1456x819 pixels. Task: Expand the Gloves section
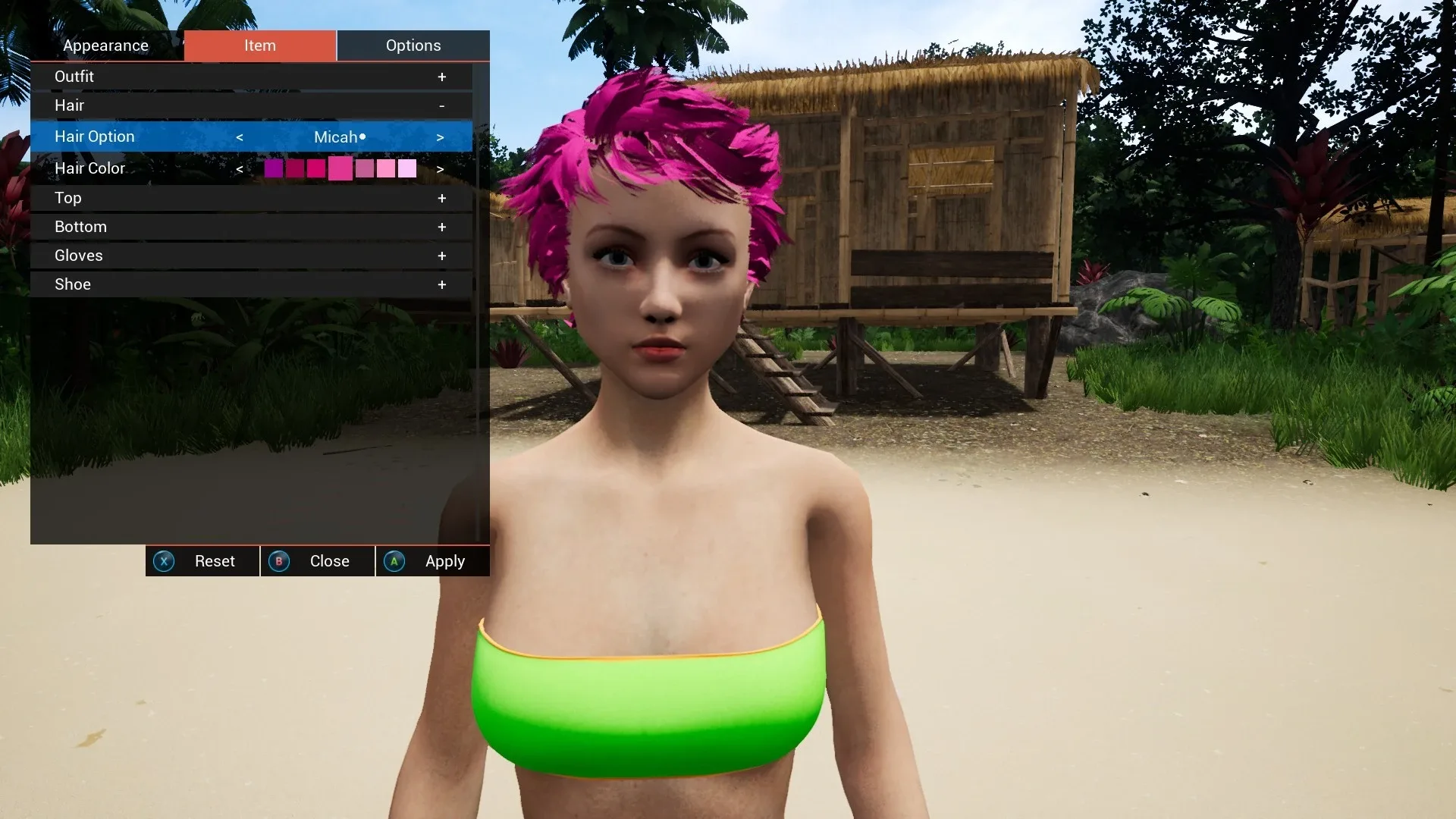pos(442,256)
